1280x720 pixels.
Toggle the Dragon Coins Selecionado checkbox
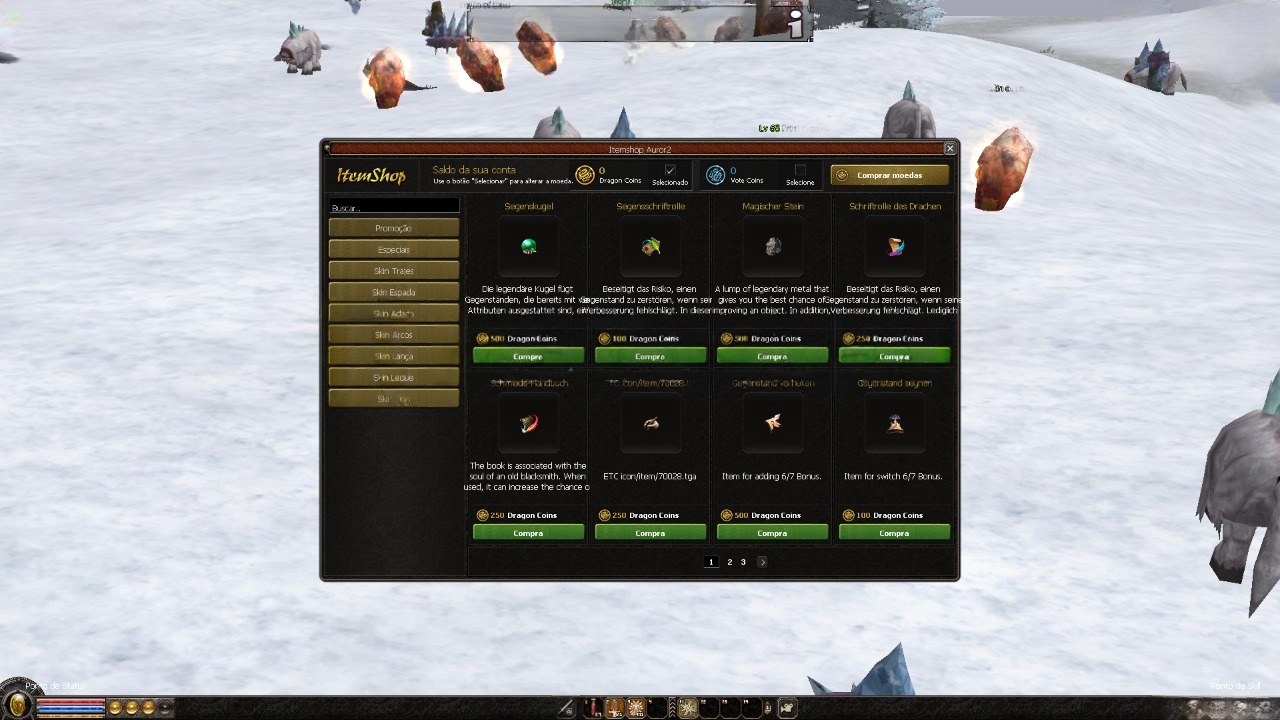pyautogui.click(x=670, y=170)
